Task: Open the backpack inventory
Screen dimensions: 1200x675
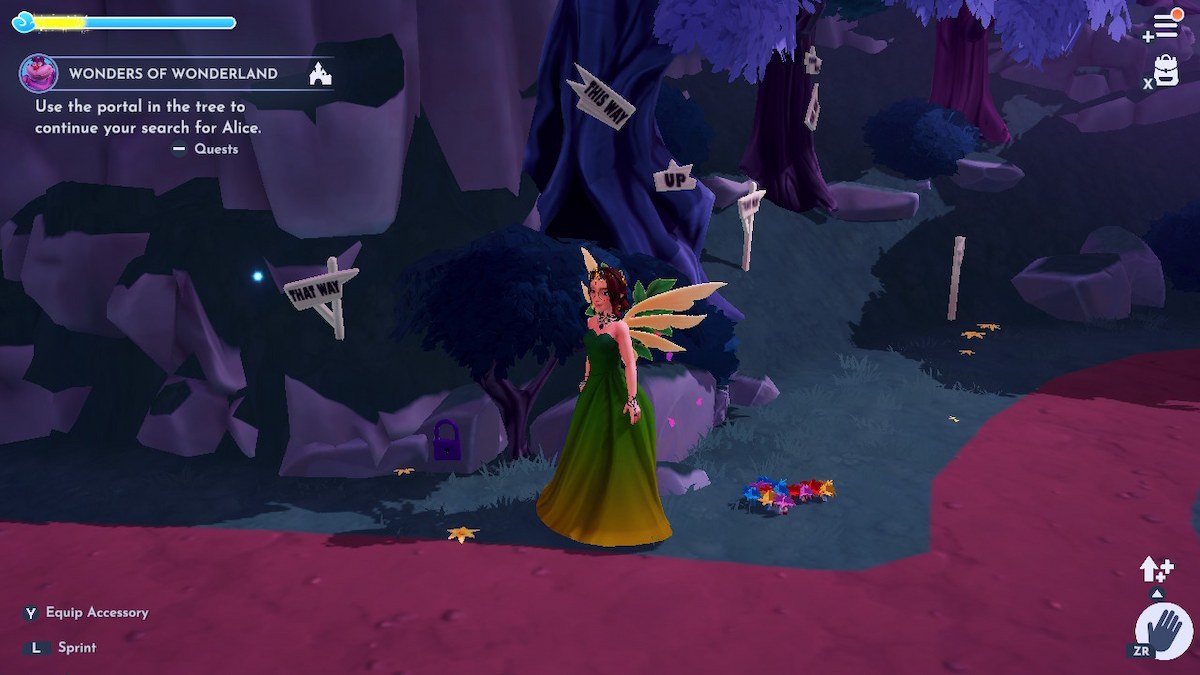Action: point(1166,71)
